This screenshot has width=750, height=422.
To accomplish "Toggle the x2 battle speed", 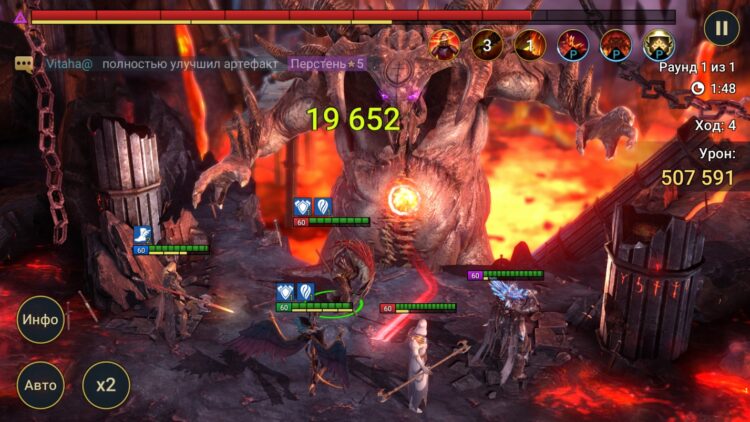I will click(x=106, y=385).
